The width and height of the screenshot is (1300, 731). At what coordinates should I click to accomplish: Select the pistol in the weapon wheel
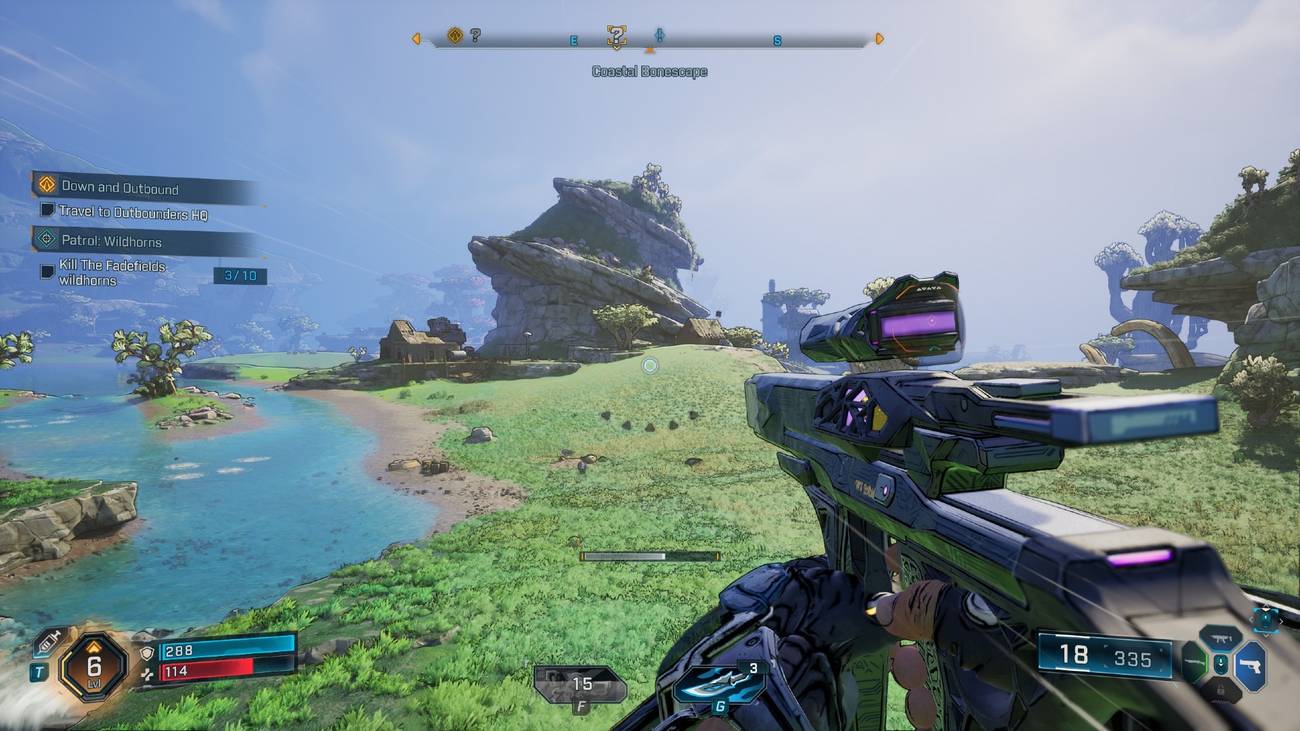point(1253,666)
